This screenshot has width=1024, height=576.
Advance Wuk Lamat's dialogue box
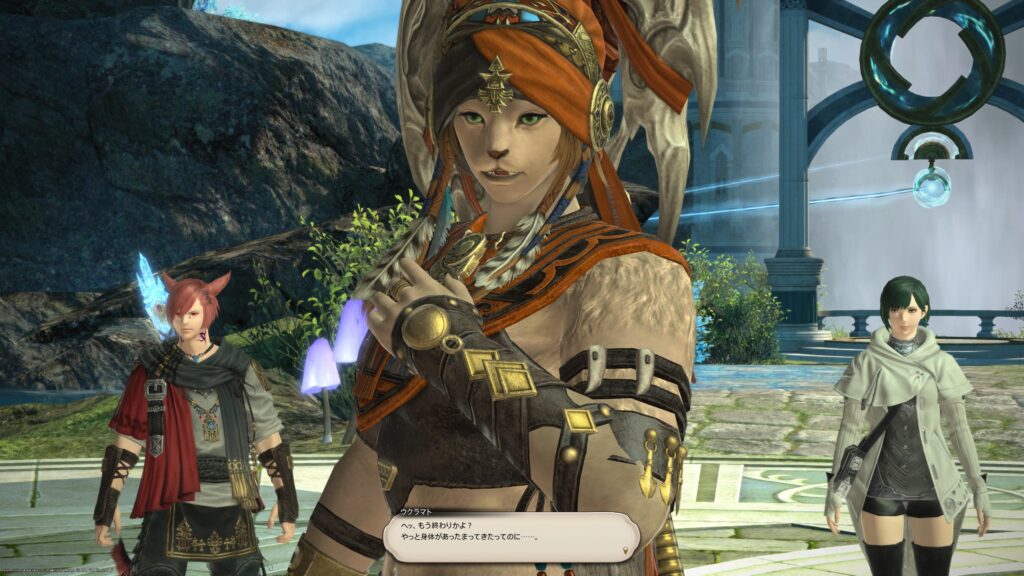508,538
